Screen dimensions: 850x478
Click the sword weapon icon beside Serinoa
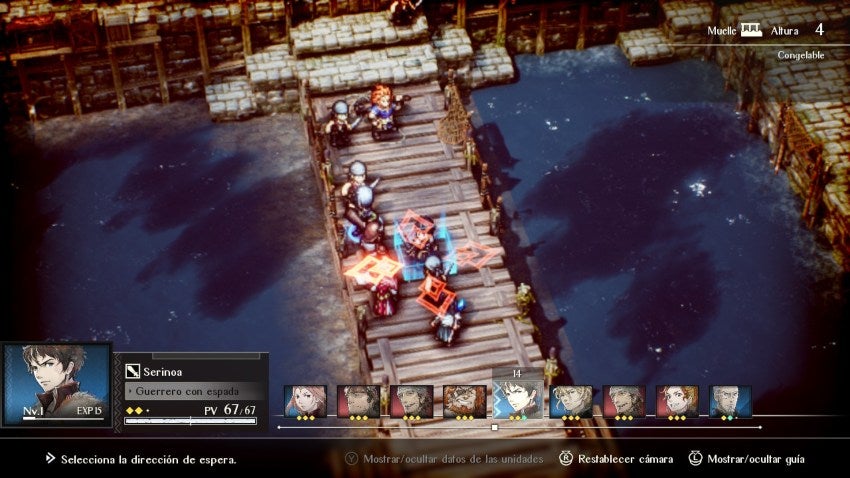point(132,371)
